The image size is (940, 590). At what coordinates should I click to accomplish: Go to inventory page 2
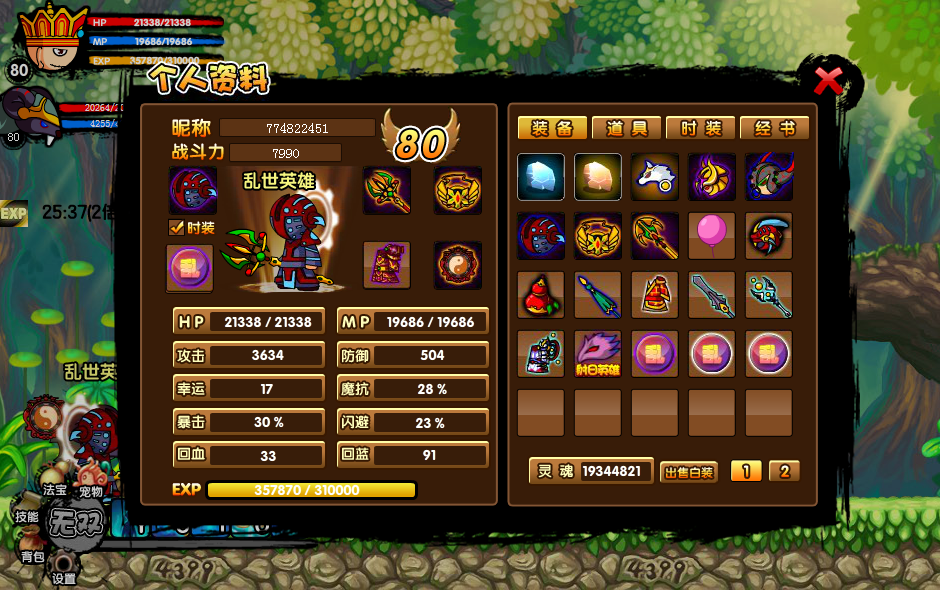(784, 471)
